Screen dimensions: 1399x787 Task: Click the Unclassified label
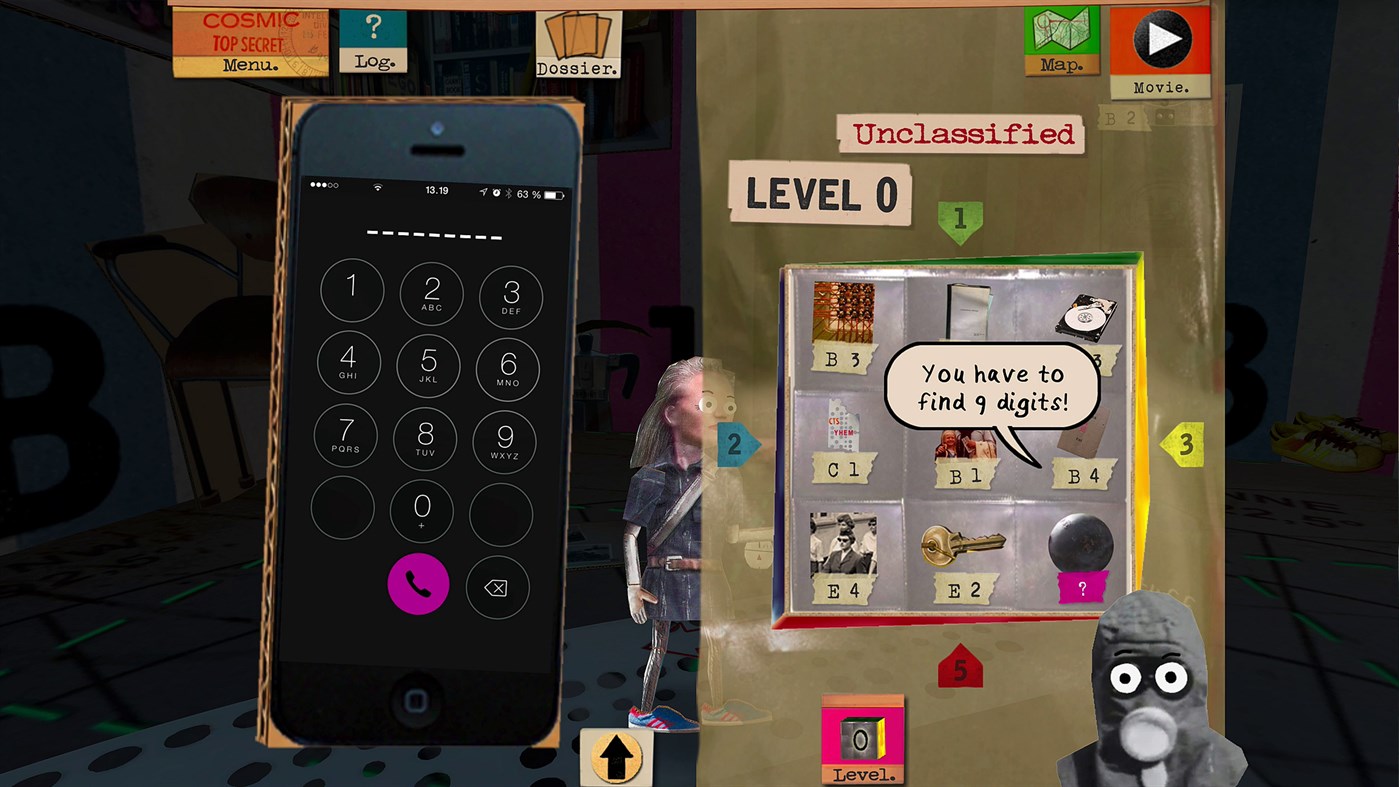(x=959, y=133)
